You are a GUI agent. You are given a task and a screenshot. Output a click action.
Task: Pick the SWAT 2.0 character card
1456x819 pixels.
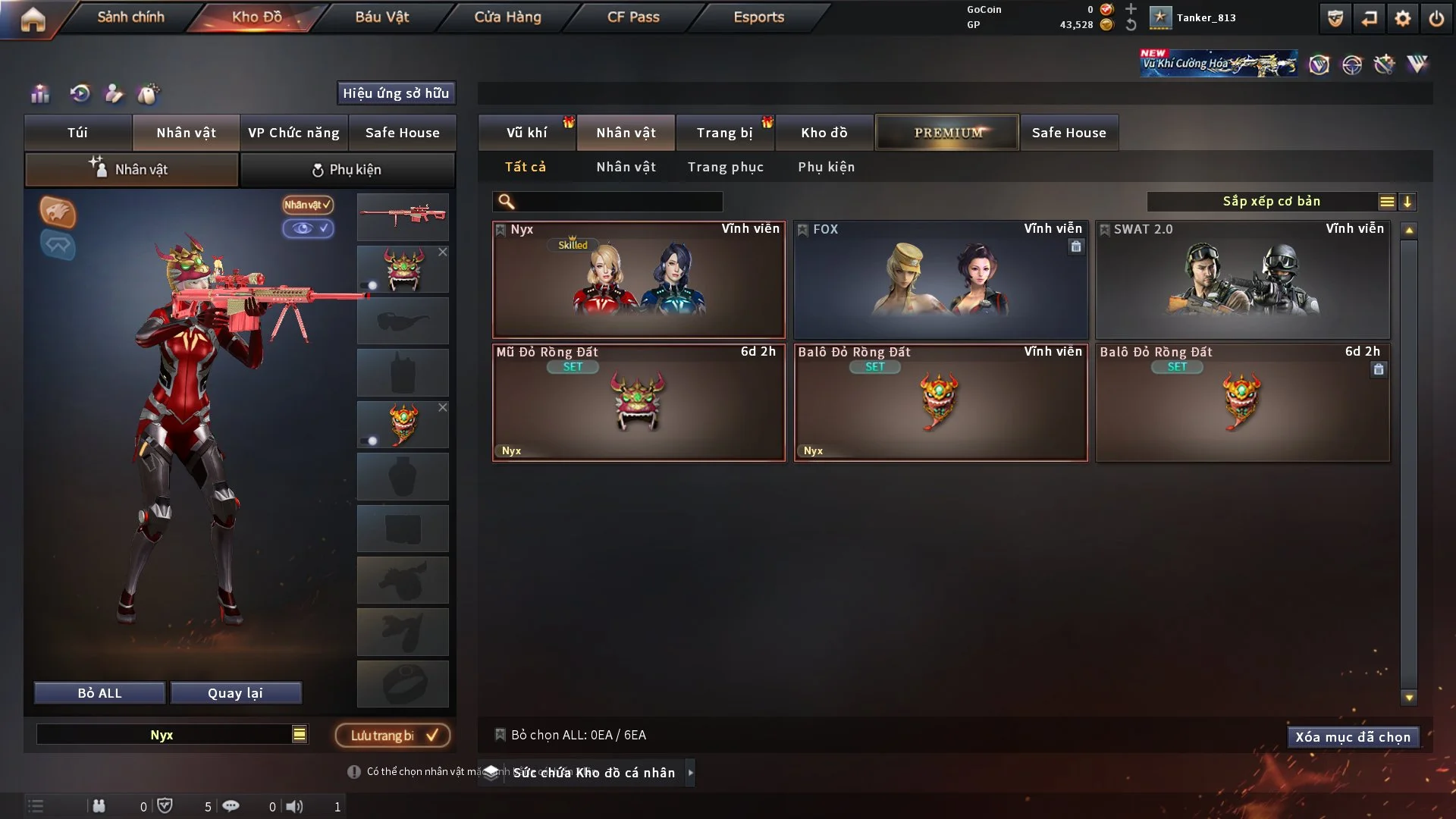(x=1242, y=281)
